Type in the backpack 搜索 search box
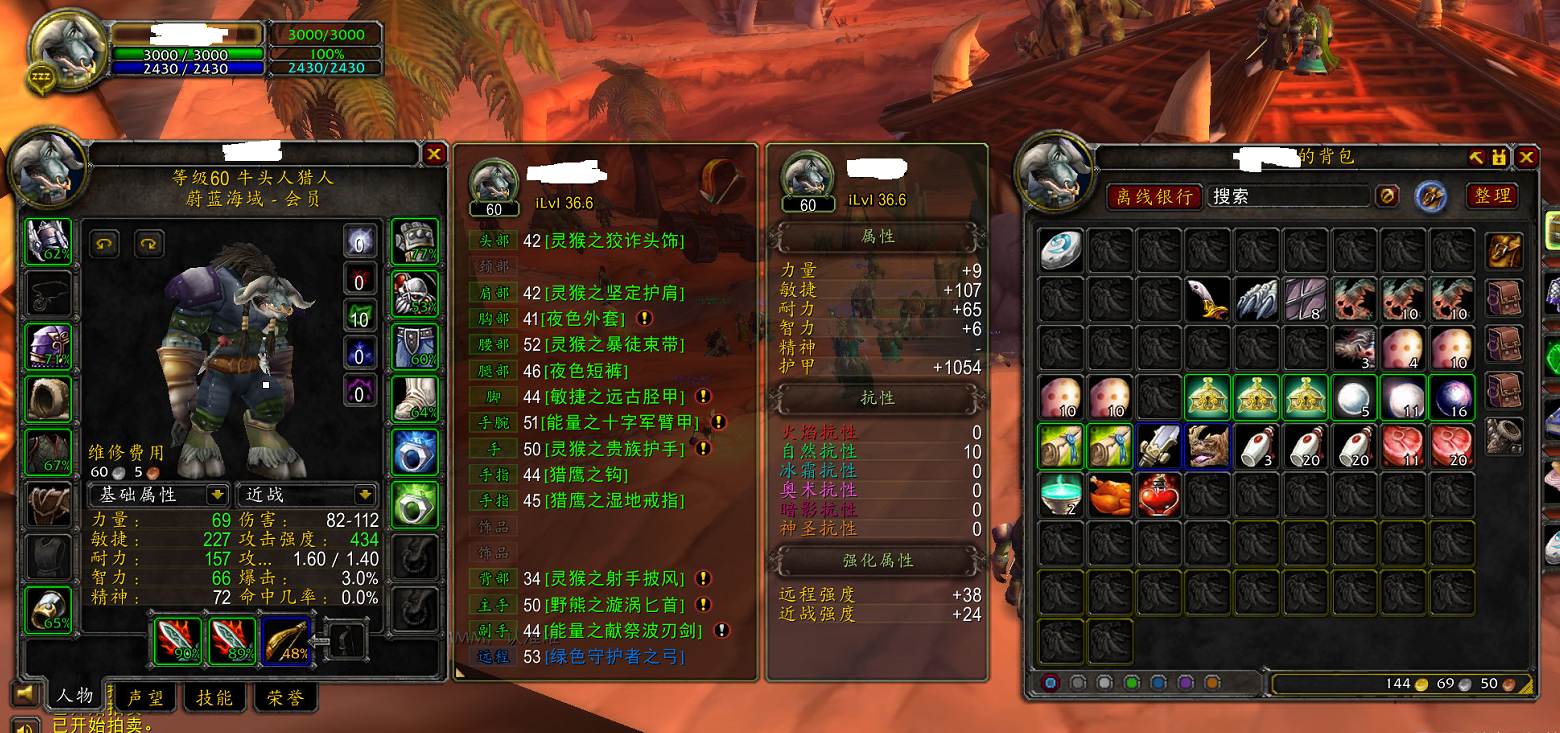 pos(1287,197)
